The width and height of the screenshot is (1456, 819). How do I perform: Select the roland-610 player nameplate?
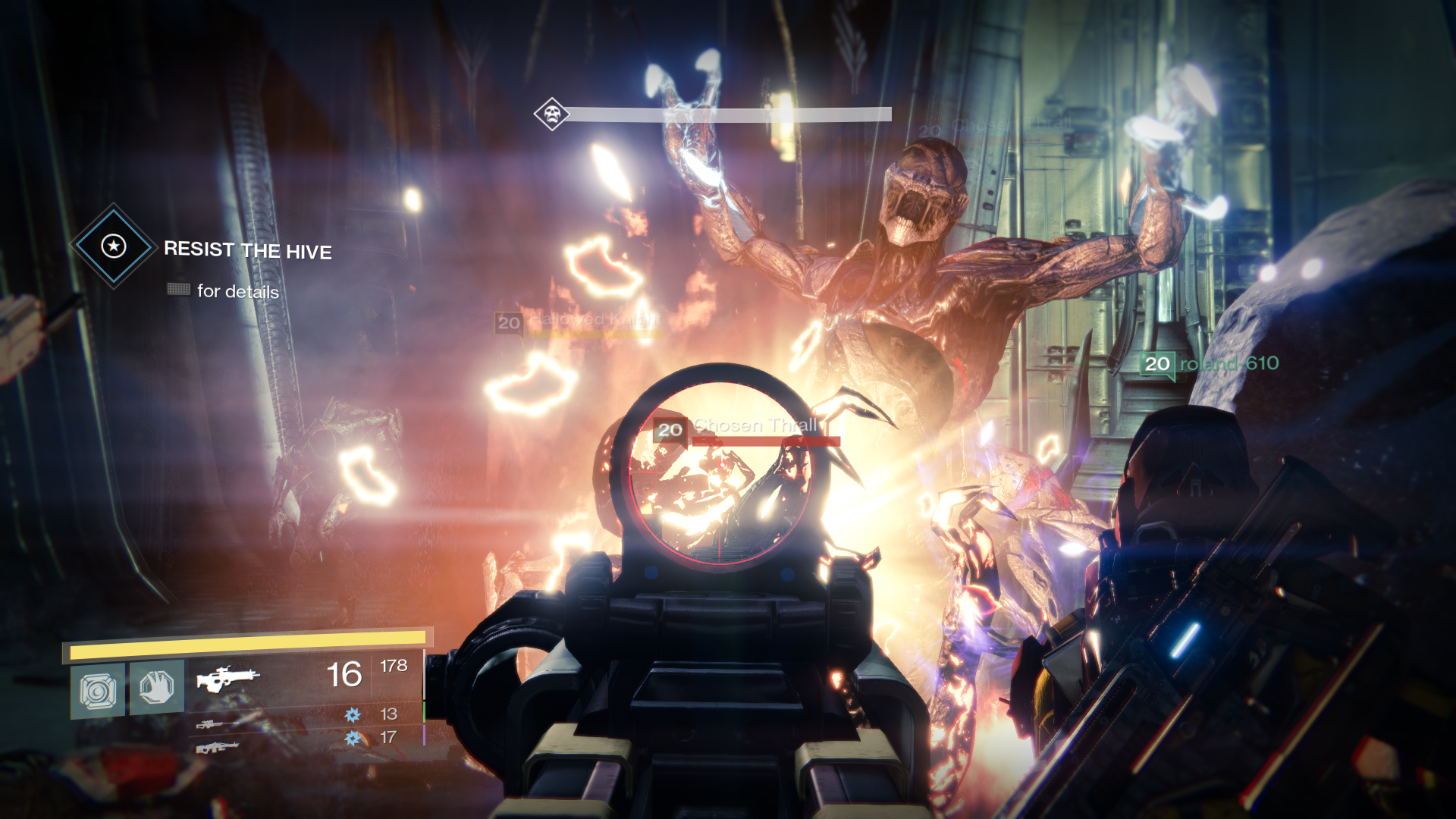click(x=1210, y=364)
